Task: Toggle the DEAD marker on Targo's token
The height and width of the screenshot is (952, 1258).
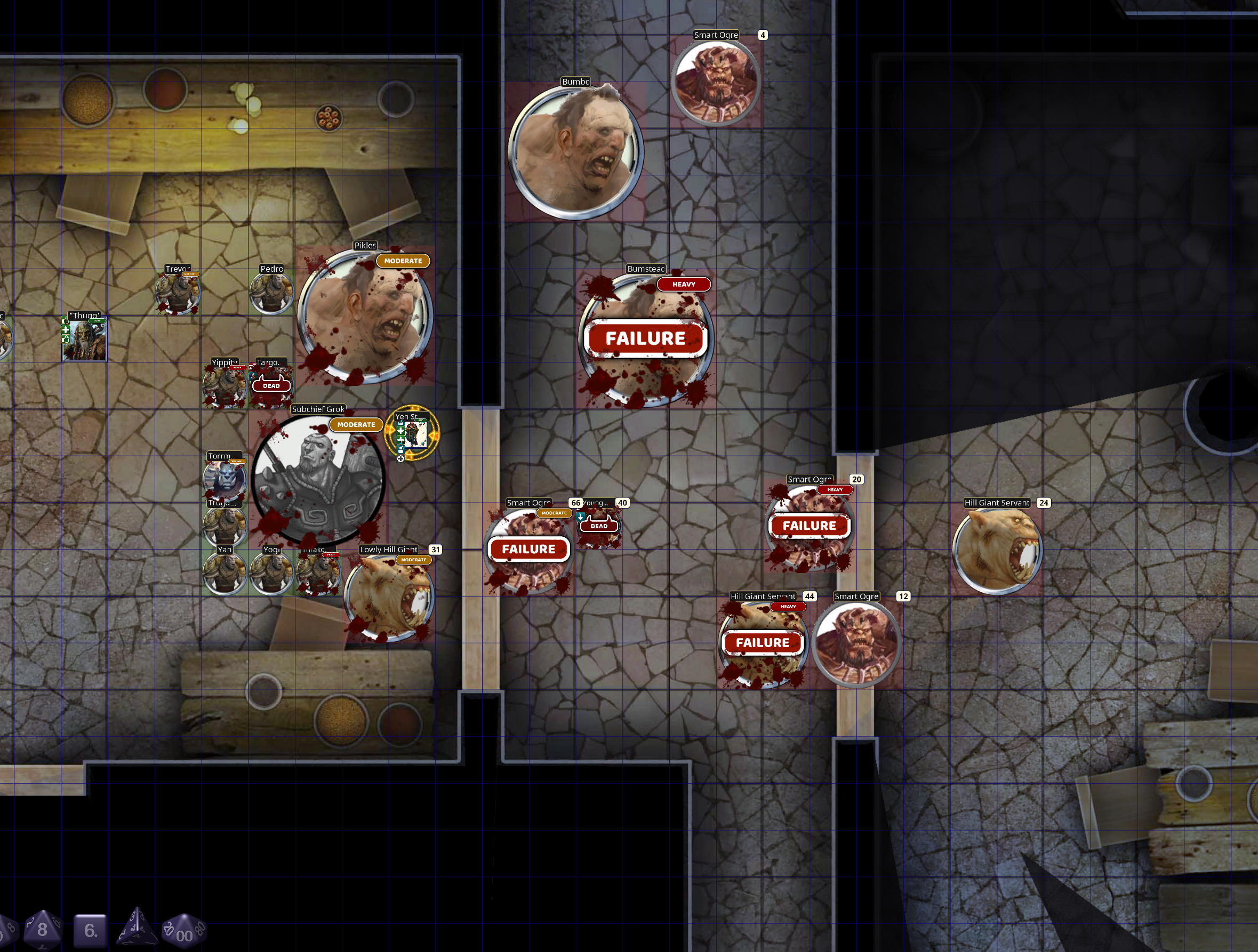Action: 271,385
